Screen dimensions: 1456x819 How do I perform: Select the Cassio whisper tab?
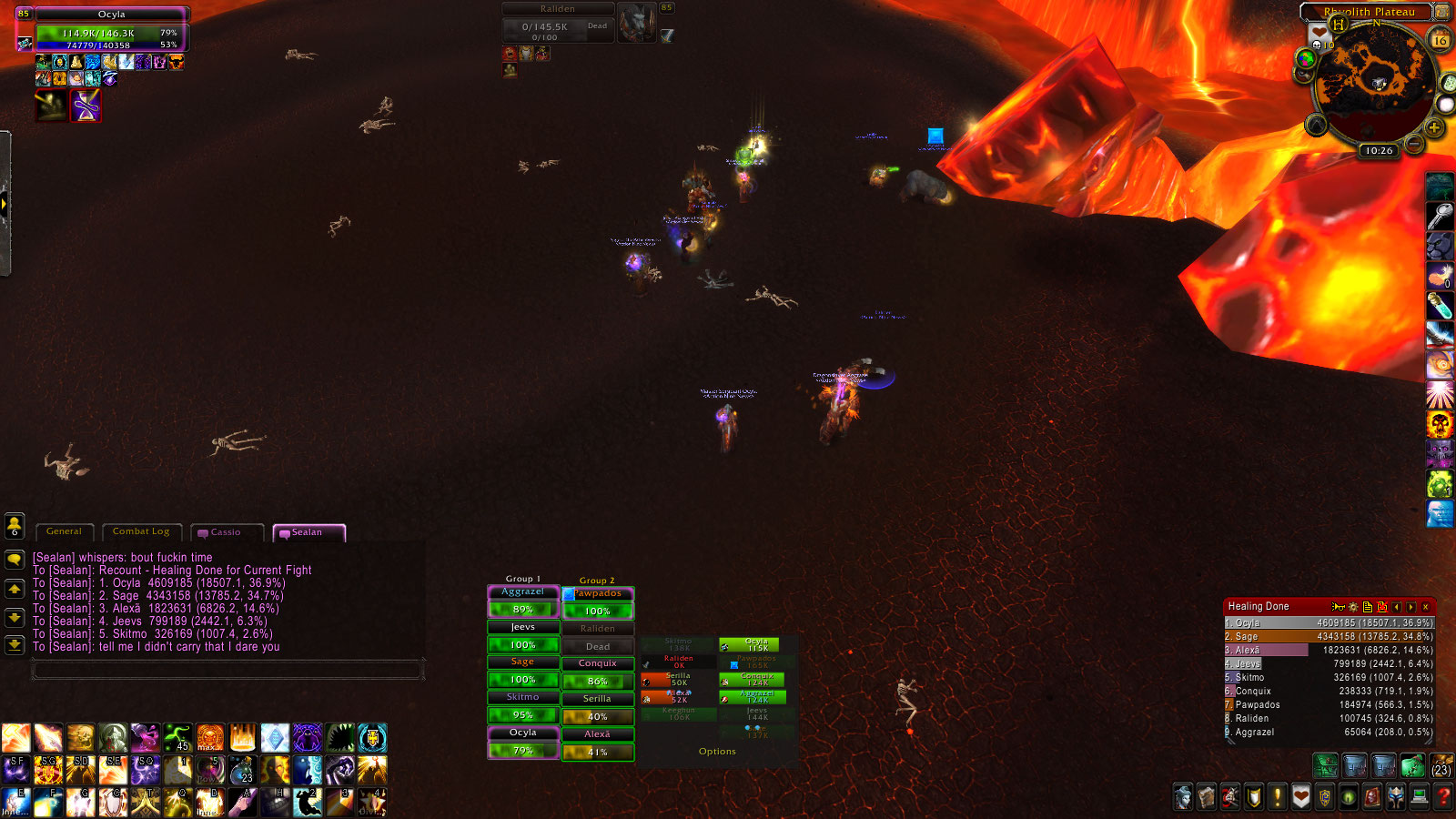226,532
